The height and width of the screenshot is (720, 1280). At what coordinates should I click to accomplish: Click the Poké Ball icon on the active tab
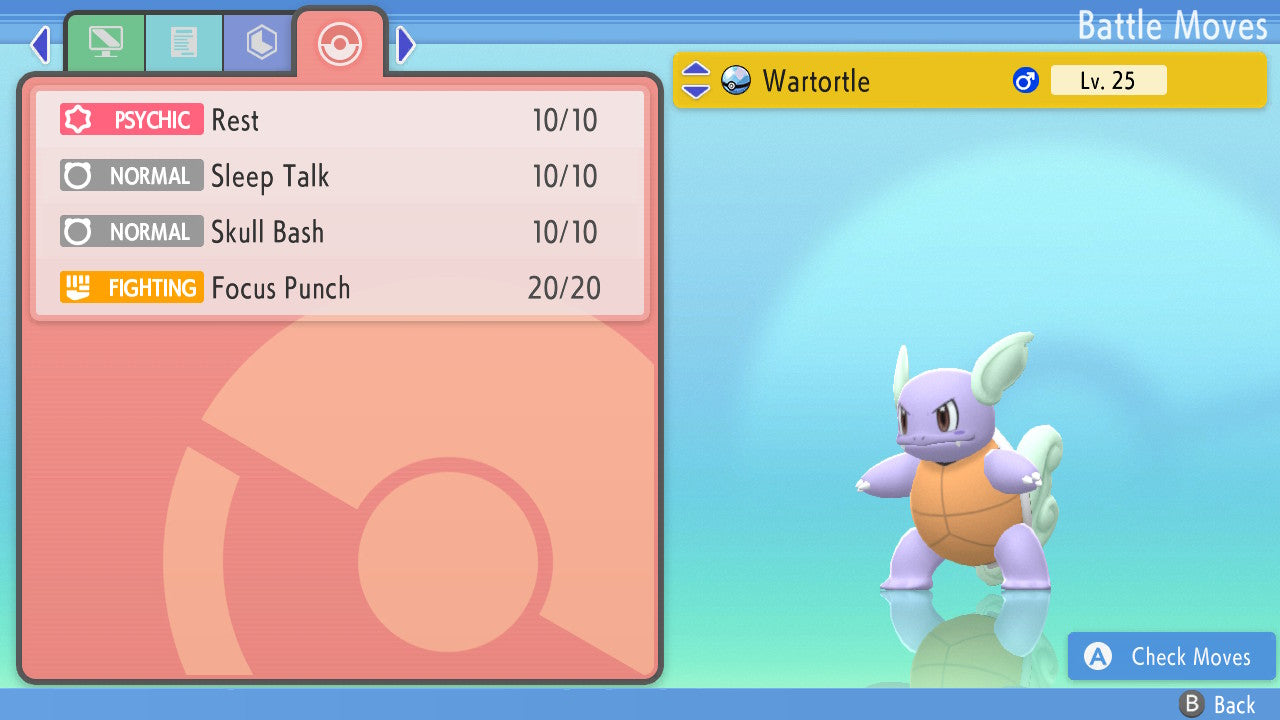click(340, 44)
